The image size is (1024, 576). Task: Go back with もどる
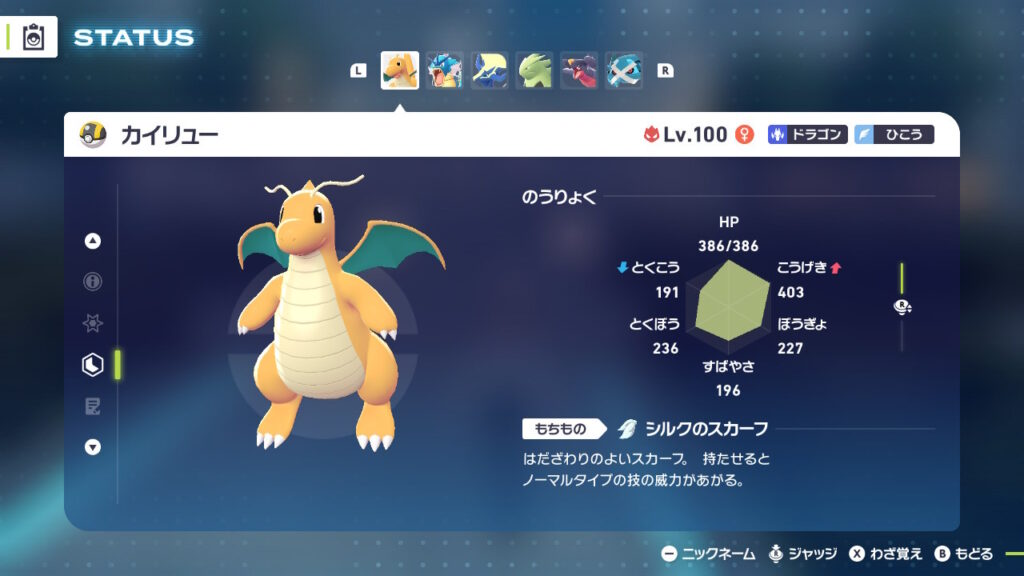[x=964, y=554]
